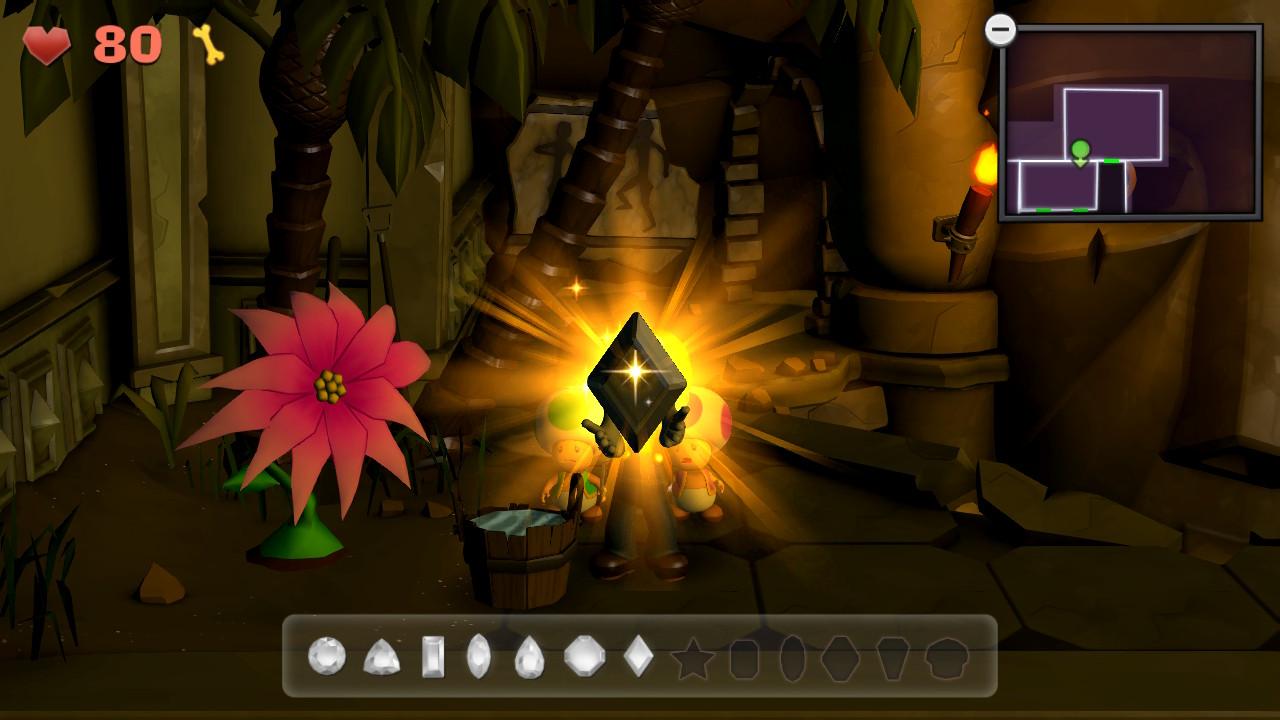
Task: Click the empty star-shaped gem slot
Action: tap(692, 659)
